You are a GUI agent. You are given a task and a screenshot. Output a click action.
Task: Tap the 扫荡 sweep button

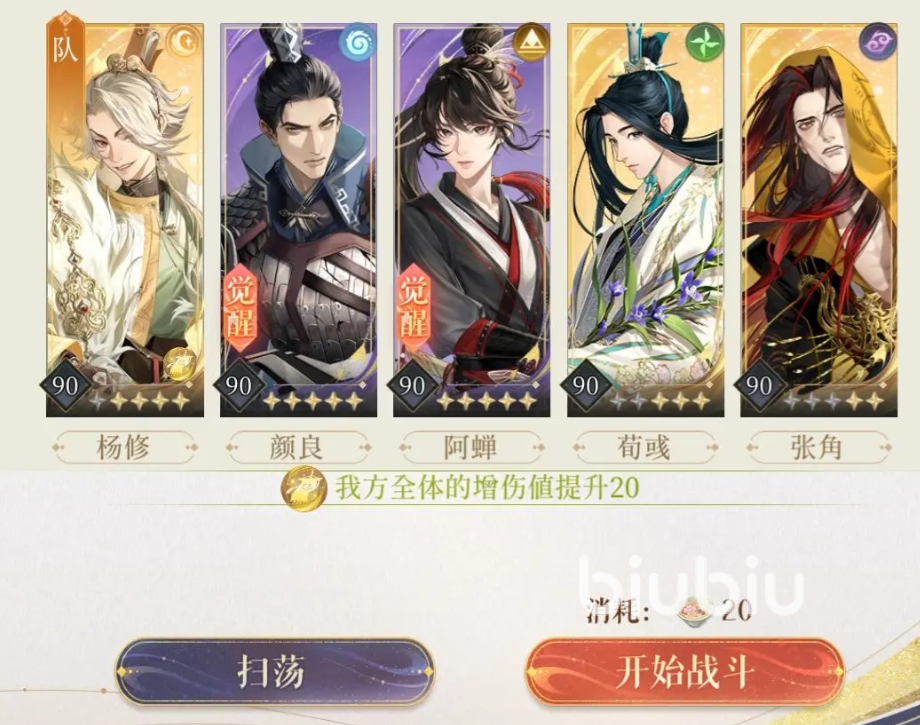point(275,672)
